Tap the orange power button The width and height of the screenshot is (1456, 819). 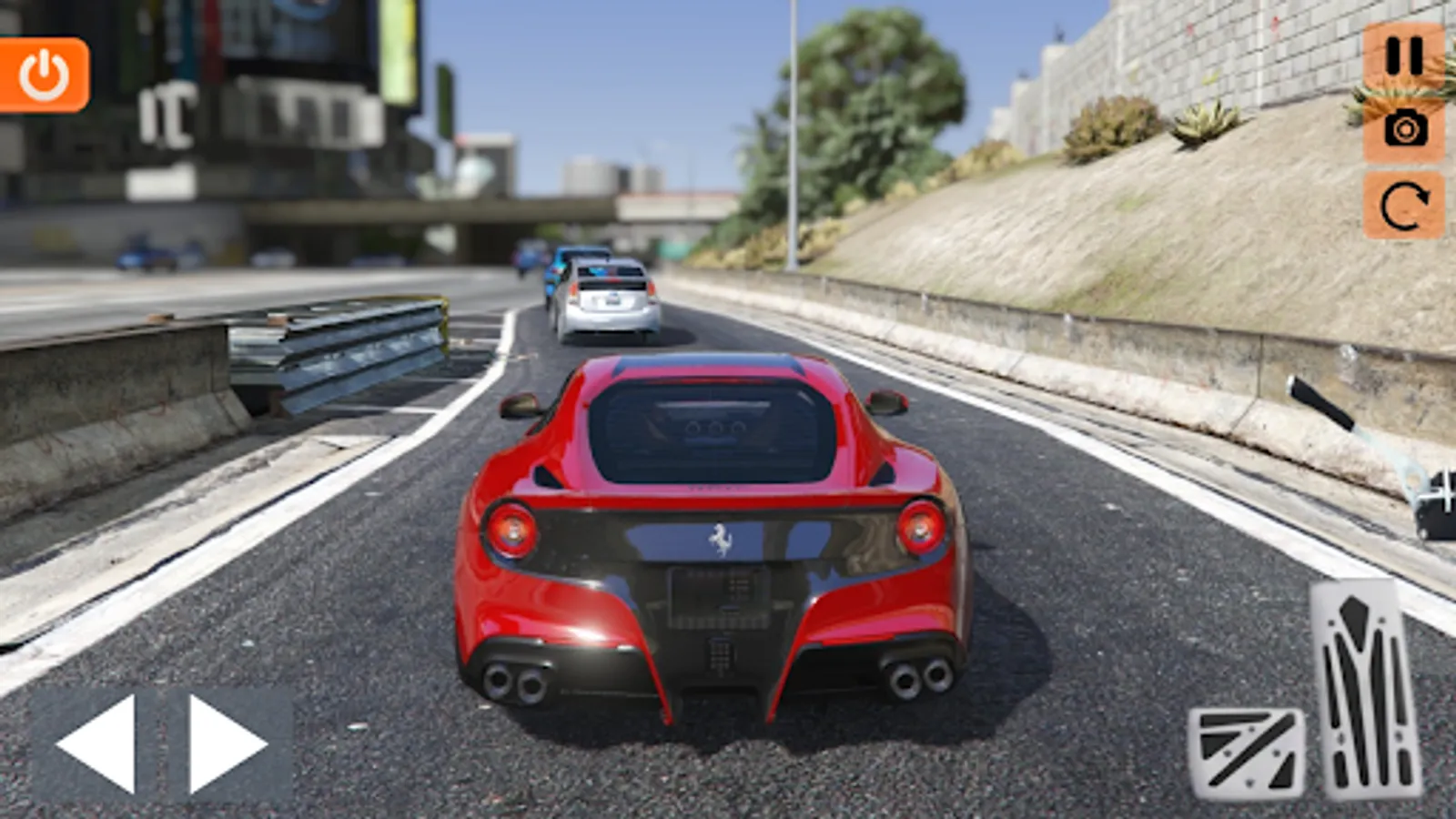[44, 75]
